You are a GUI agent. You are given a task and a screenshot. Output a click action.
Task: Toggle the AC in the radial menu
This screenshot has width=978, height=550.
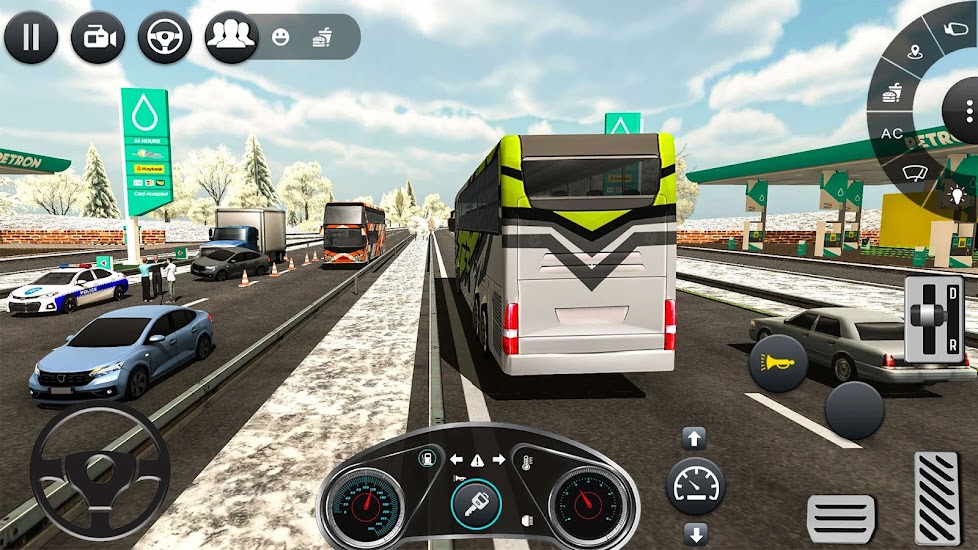891,132
